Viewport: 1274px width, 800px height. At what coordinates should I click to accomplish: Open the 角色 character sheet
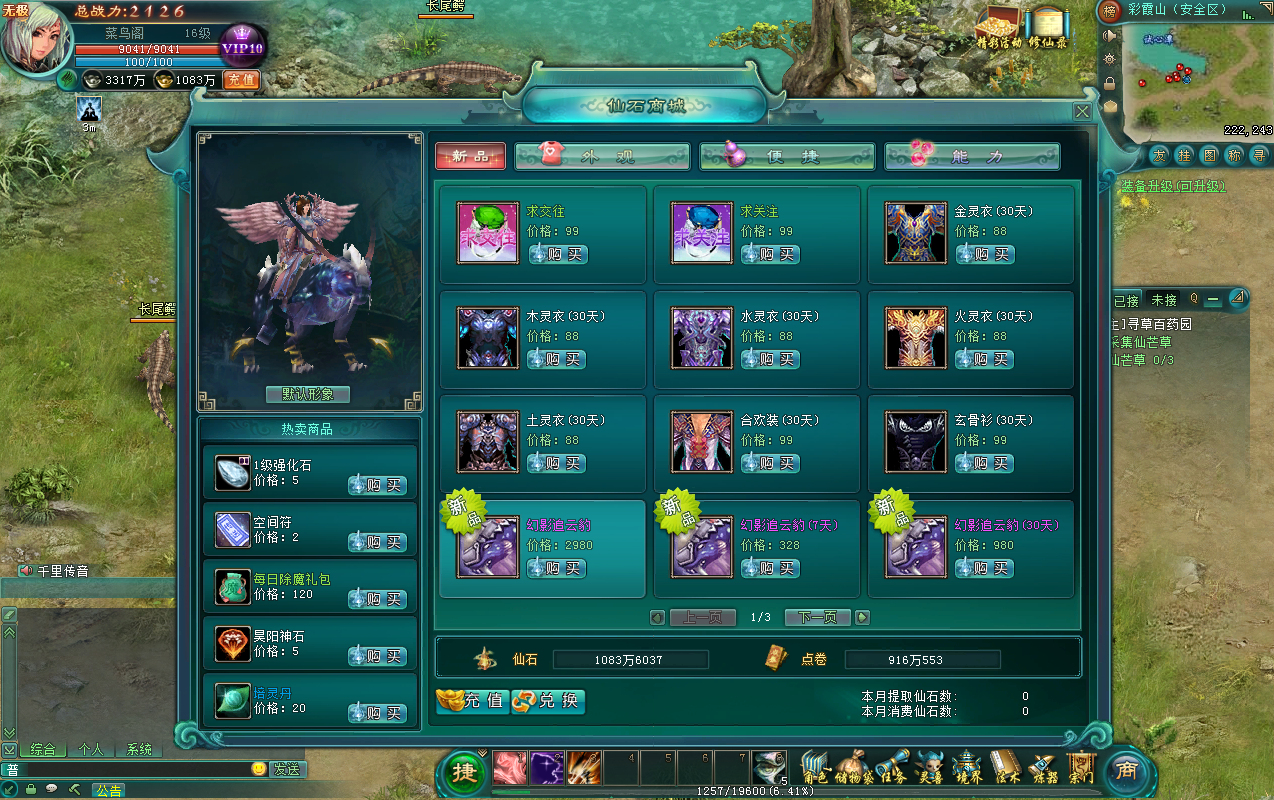(816, 768)
